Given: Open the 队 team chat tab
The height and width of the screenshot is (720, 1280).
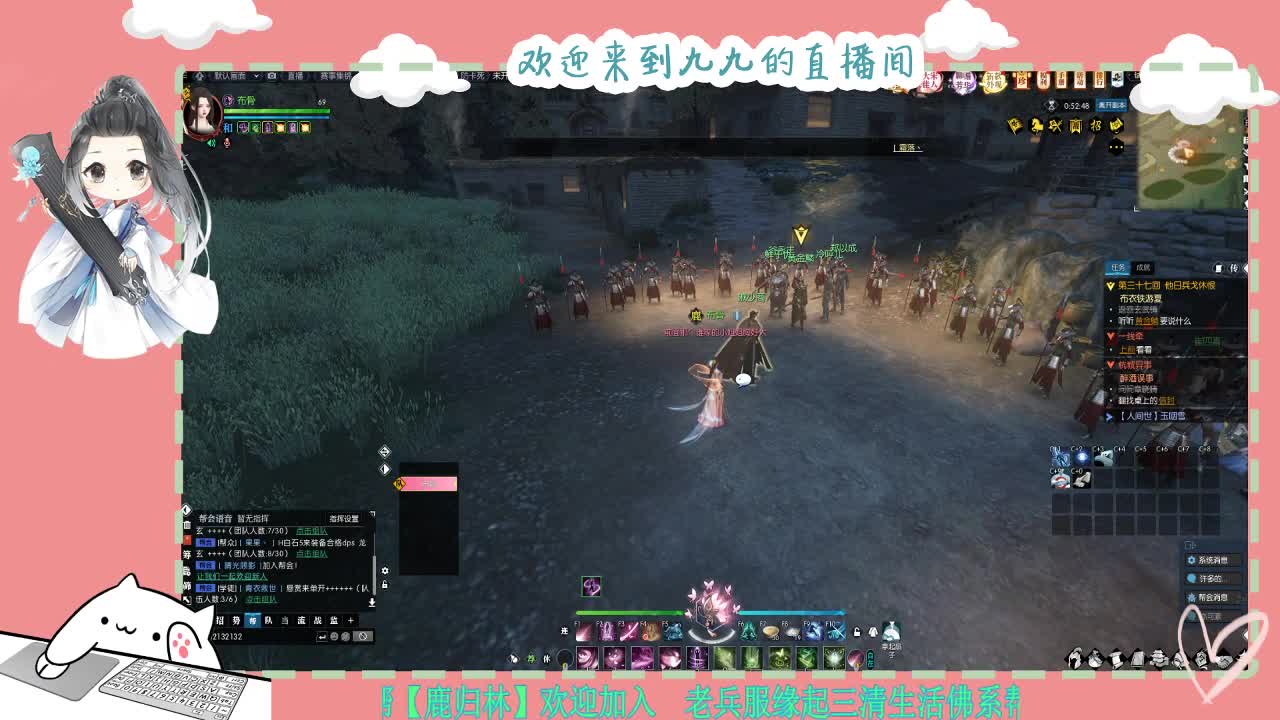Looking at the screenshot, I should [270, 619].
